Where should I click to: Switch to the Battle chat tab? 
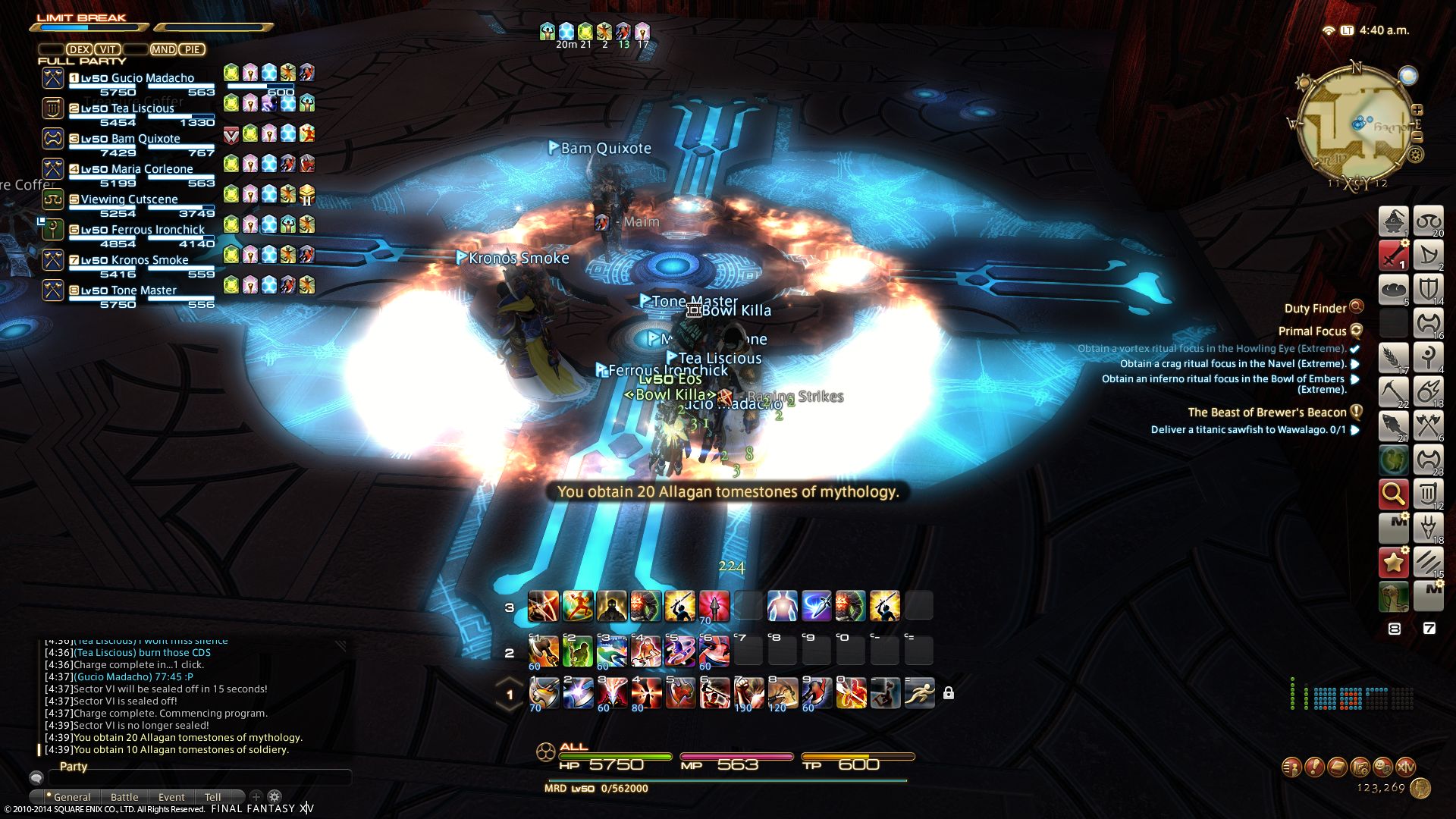[x=124, y=797]
